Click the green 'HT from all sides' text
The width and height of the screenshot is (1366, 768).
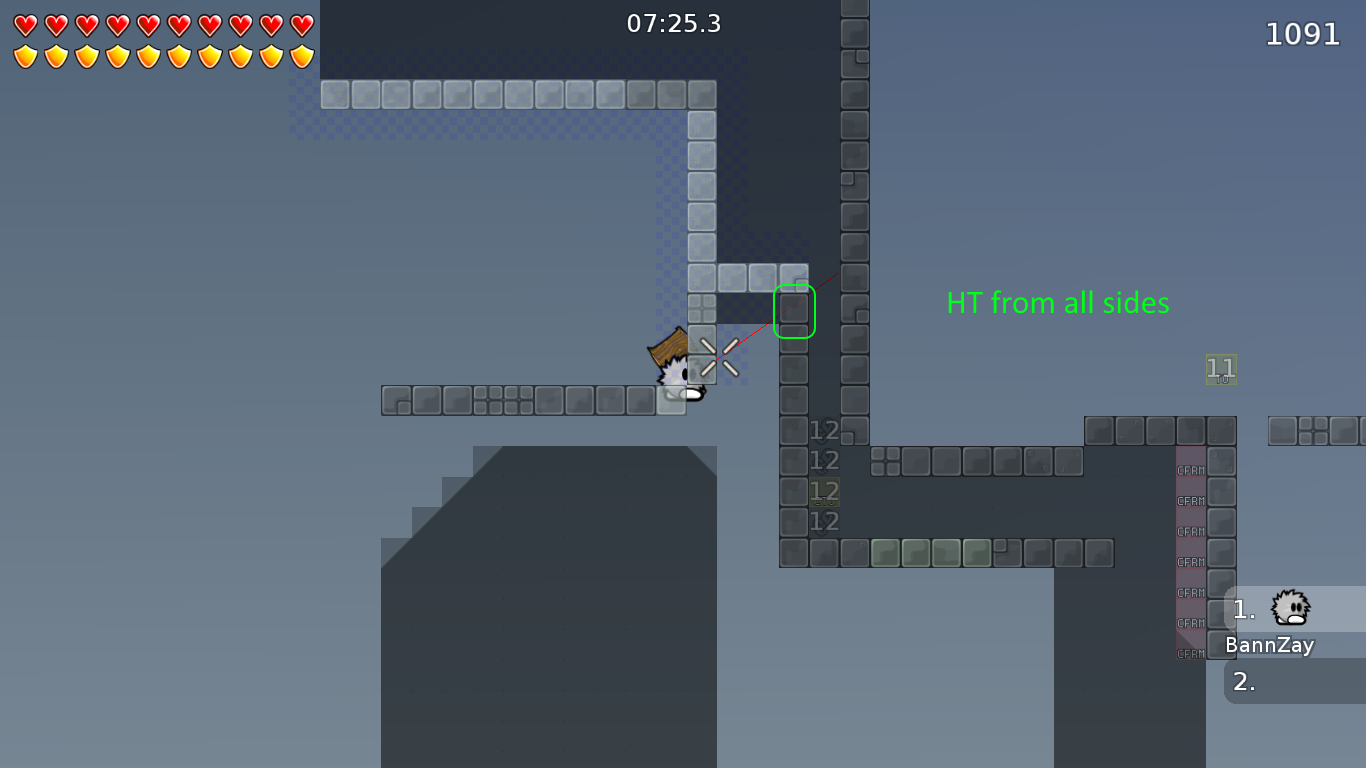1058,303
